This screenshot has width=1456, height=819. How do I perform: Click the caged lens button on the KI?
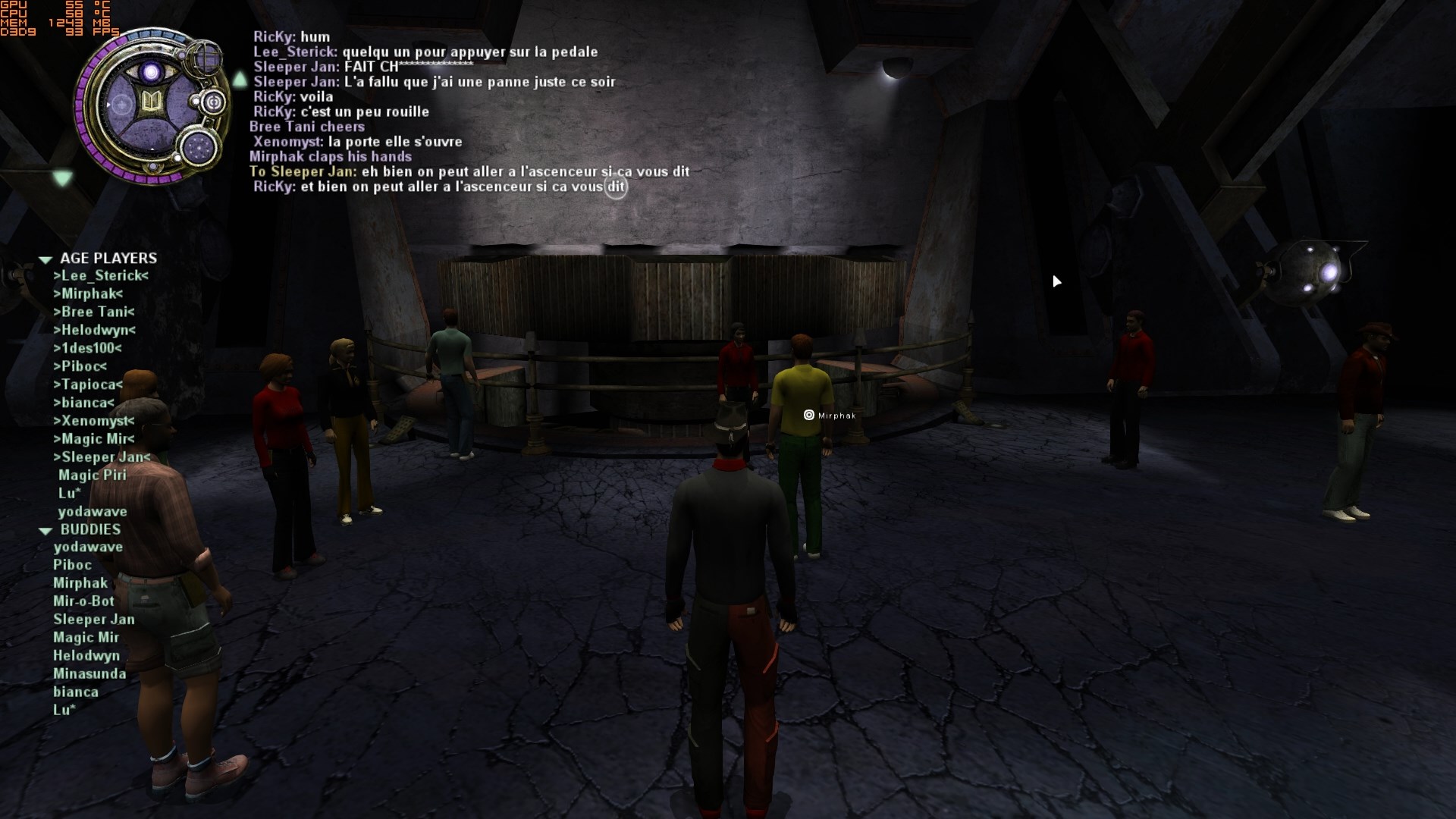point(205,58)
